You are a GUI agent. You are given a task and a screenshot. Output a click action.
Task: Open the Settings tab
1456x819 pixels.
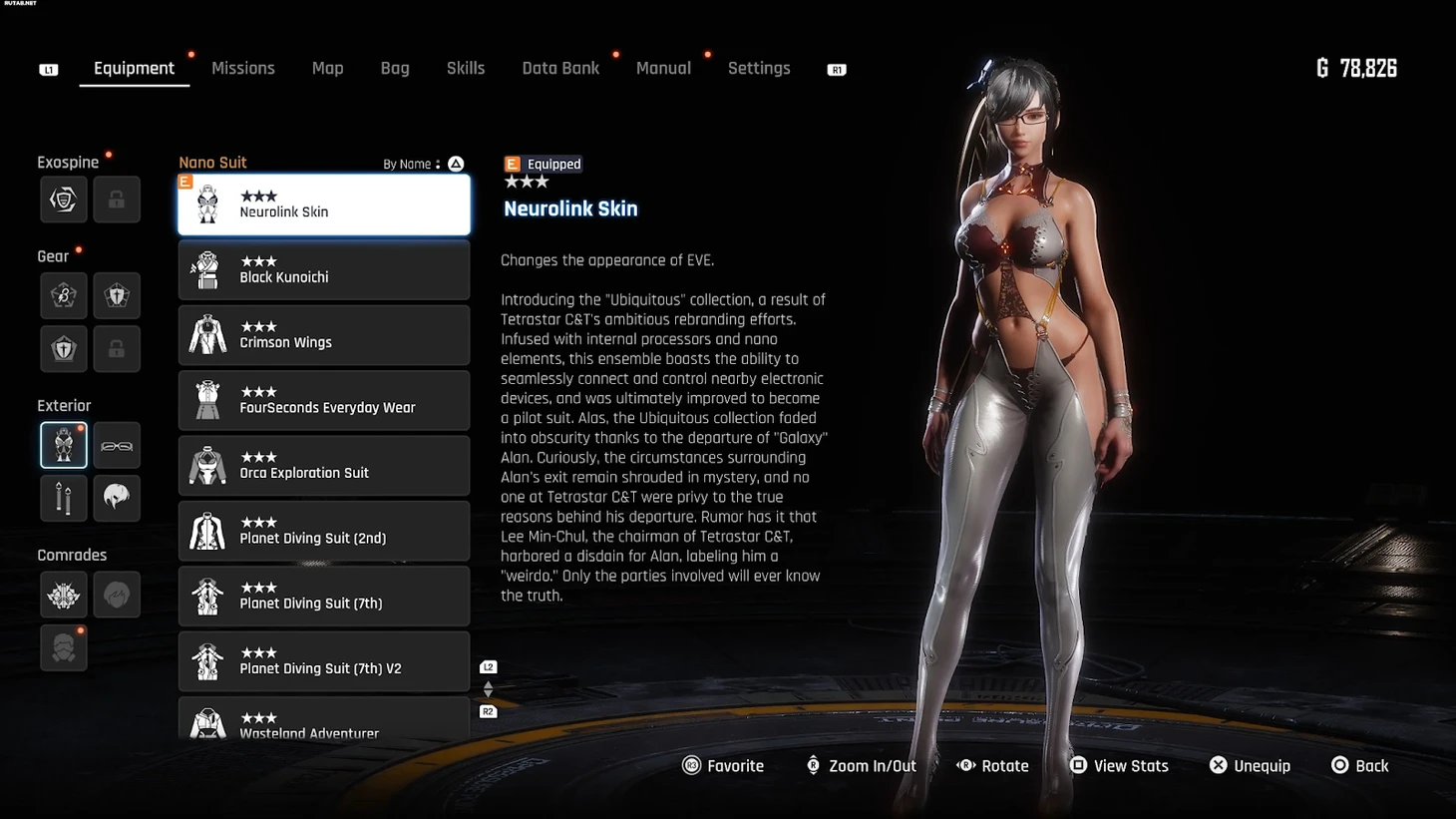point(759,69)
